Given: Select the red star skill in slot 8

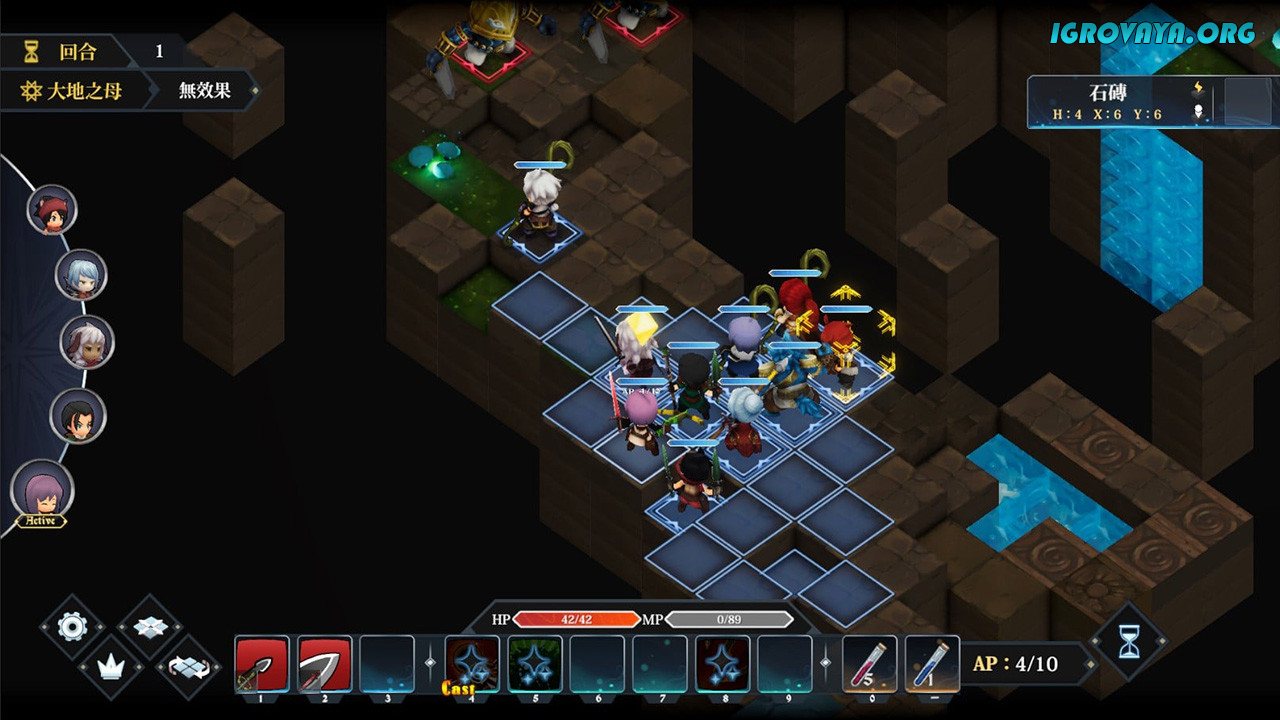Looking at the screenshot, I should tap(722, 664).
